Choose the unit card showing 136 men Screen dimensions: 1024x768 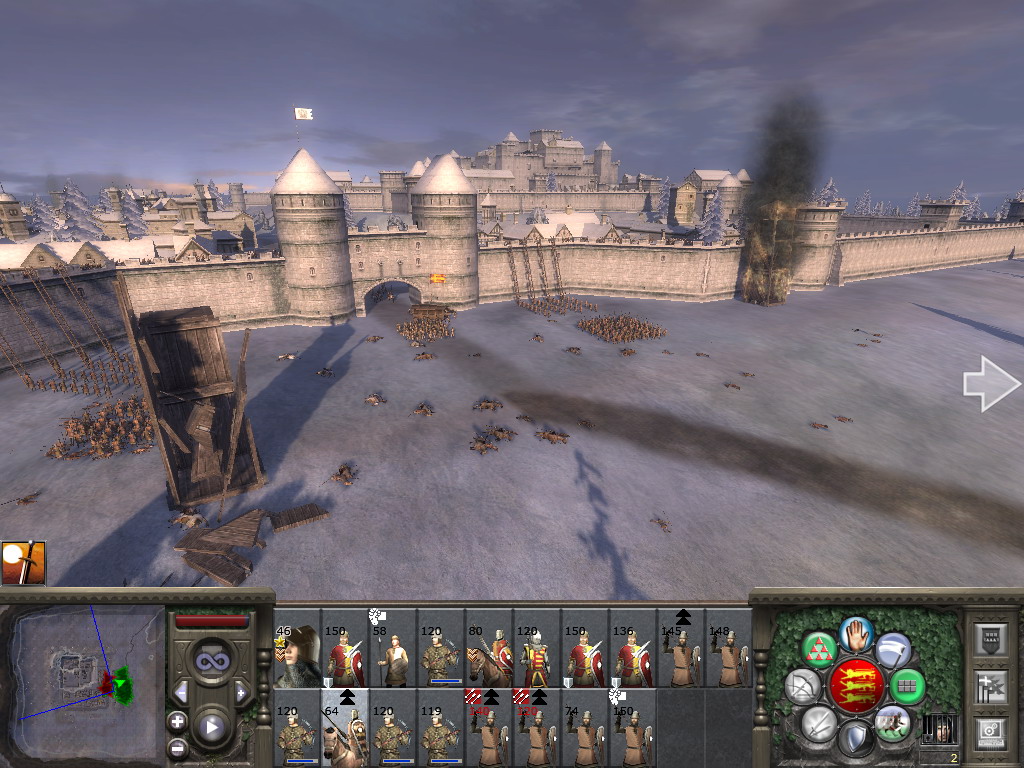632,656
